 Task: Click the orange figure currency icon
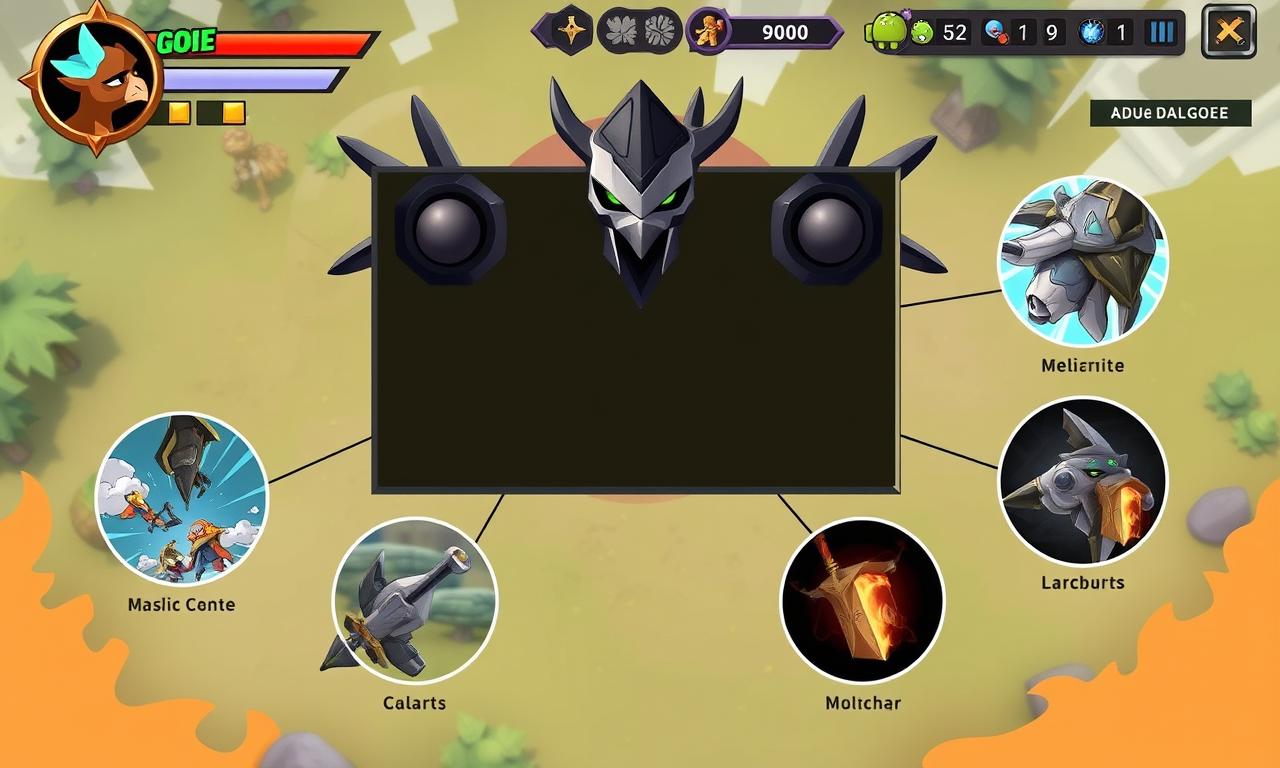tap(709, 31)
